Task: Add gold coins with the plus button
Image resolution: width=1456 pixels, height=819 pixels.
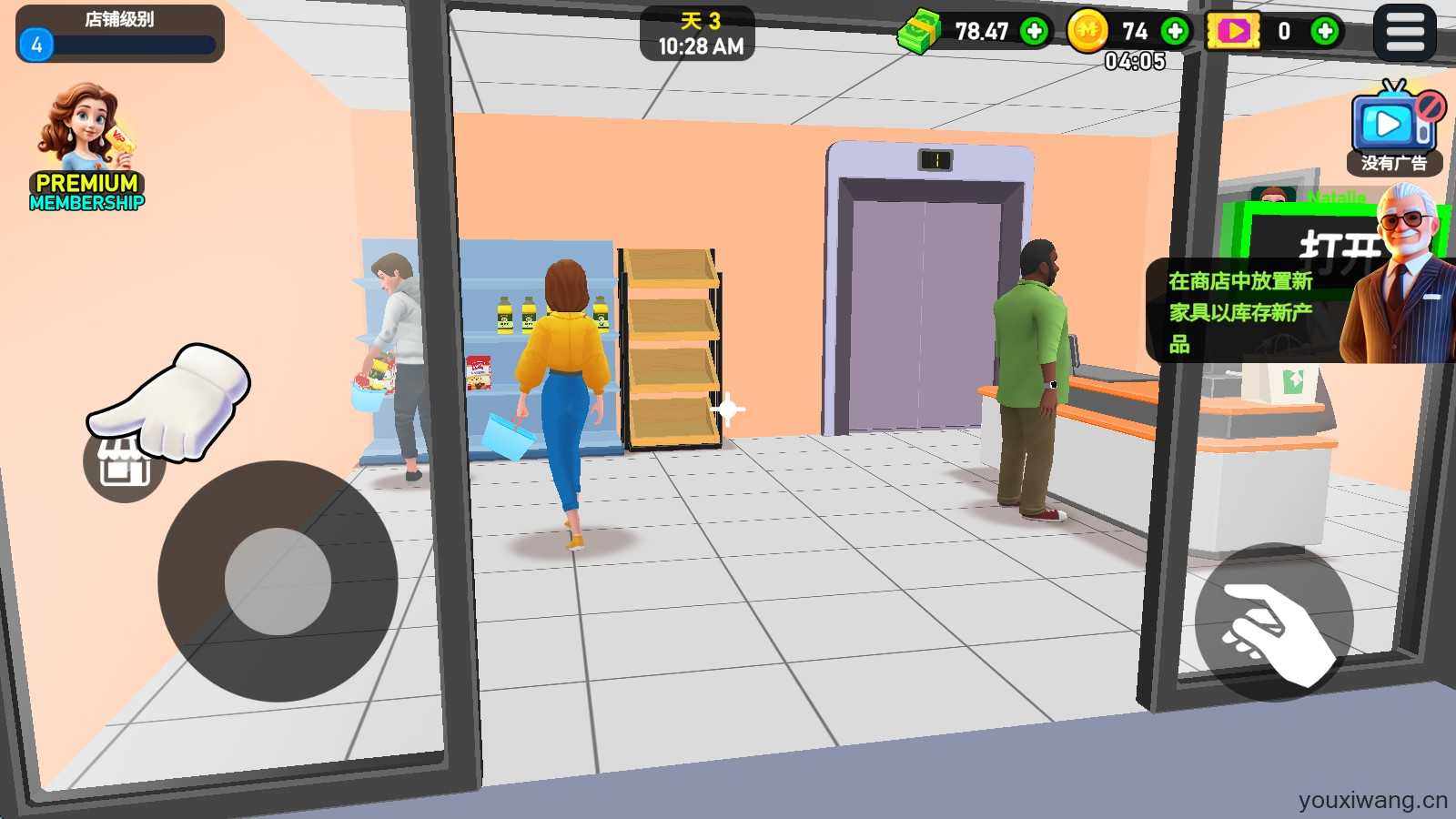Action: tap(1175, 32)
